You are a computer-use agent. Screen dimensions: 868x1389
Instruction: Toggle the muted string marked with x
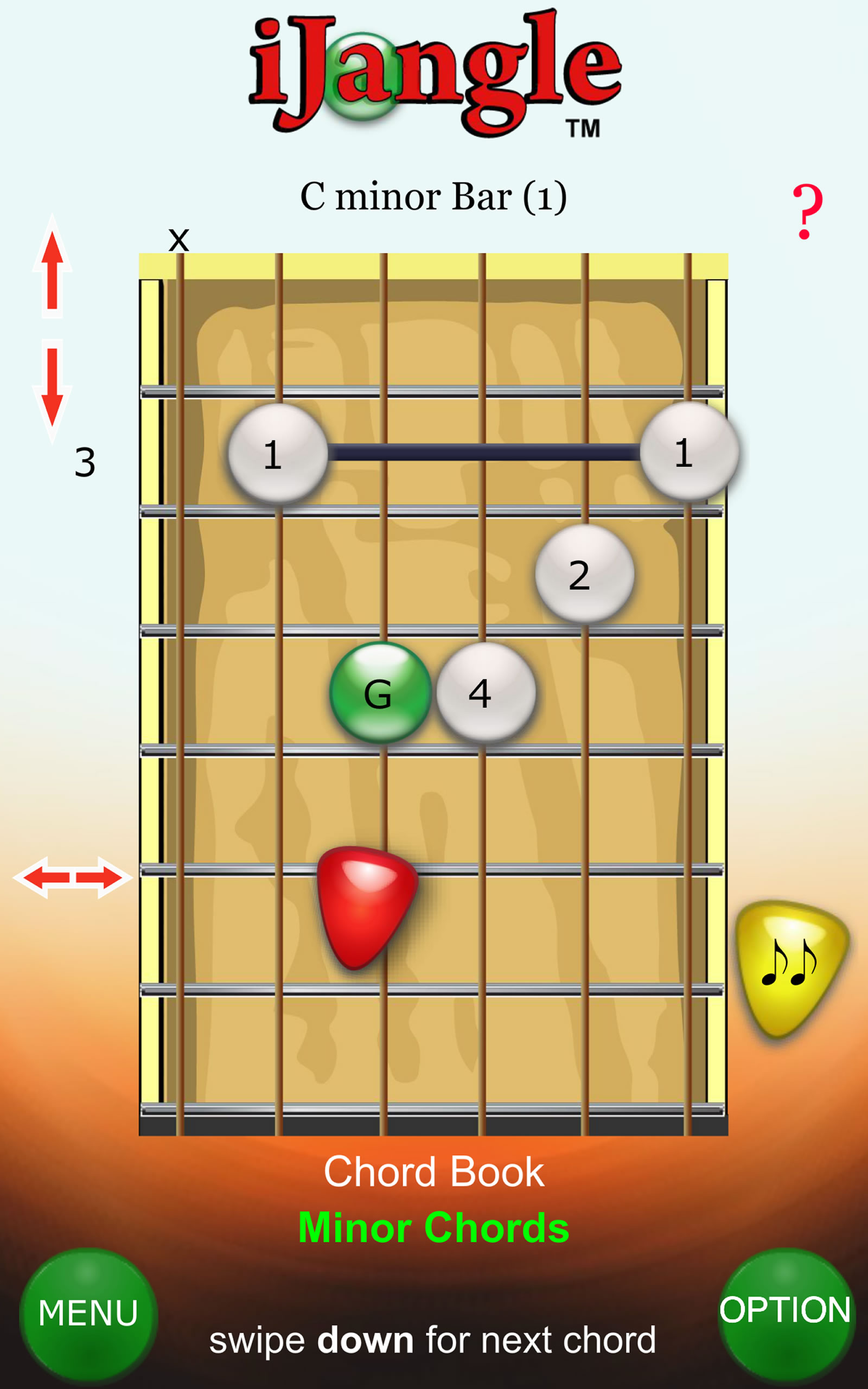[178, 241]
